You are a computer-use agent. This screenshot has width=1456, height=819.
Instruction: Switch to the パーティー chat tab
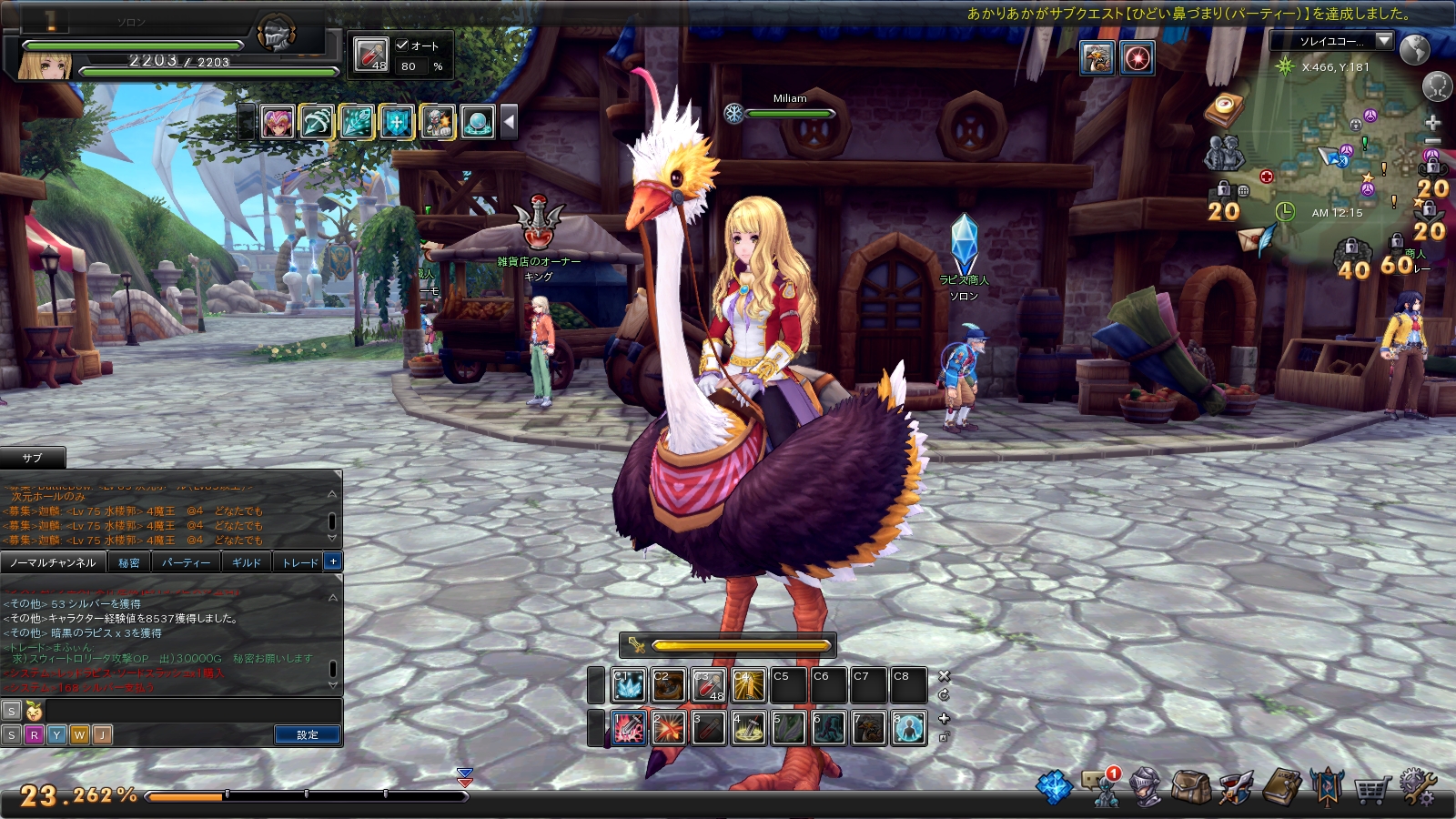point(186,562)
